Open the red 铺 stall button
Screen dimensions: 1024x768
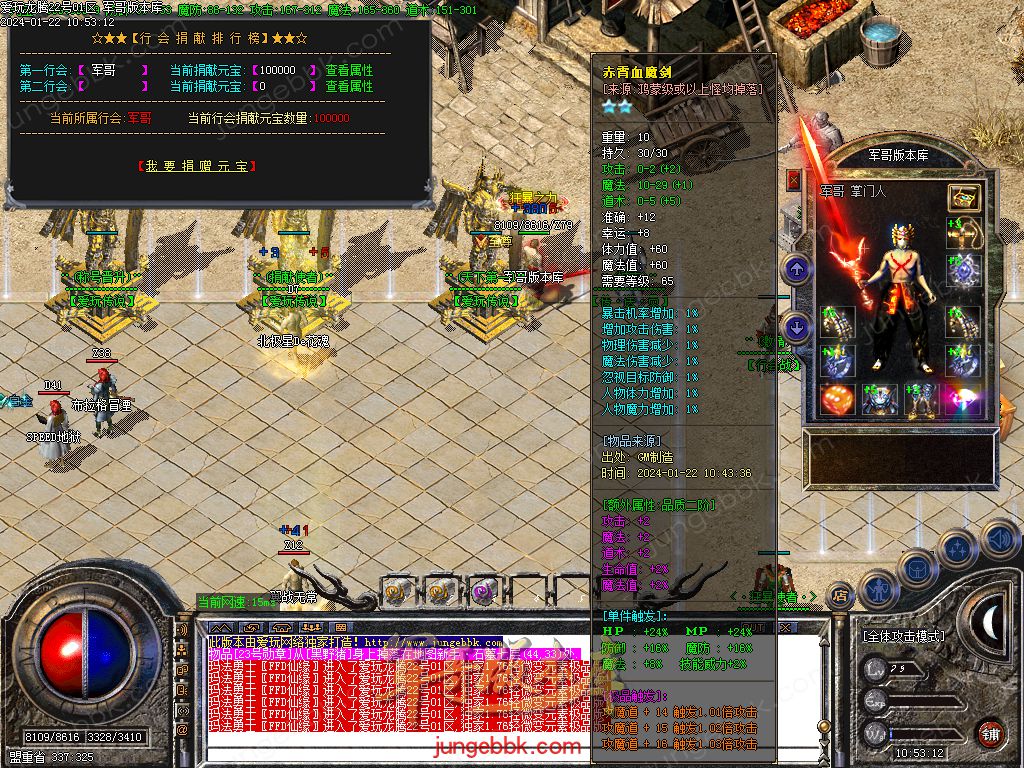[990, 732]
